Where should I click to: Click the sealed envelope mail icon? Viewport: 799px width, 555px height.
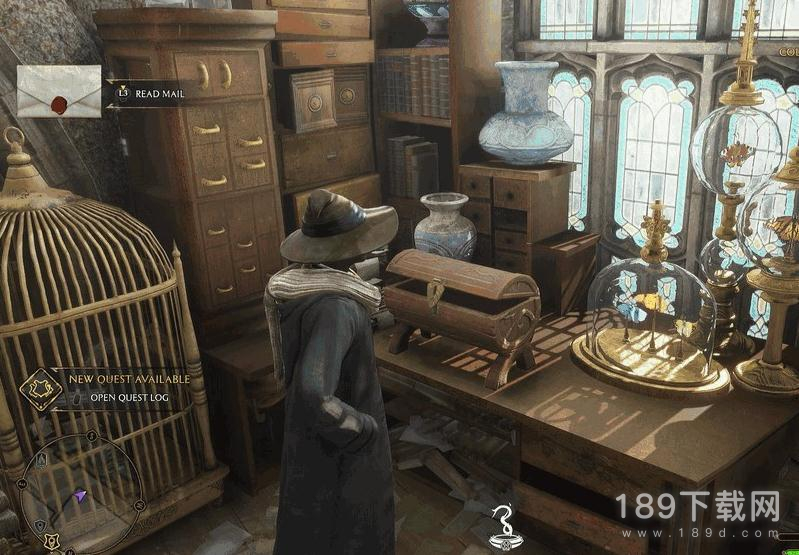pos(59,92)
